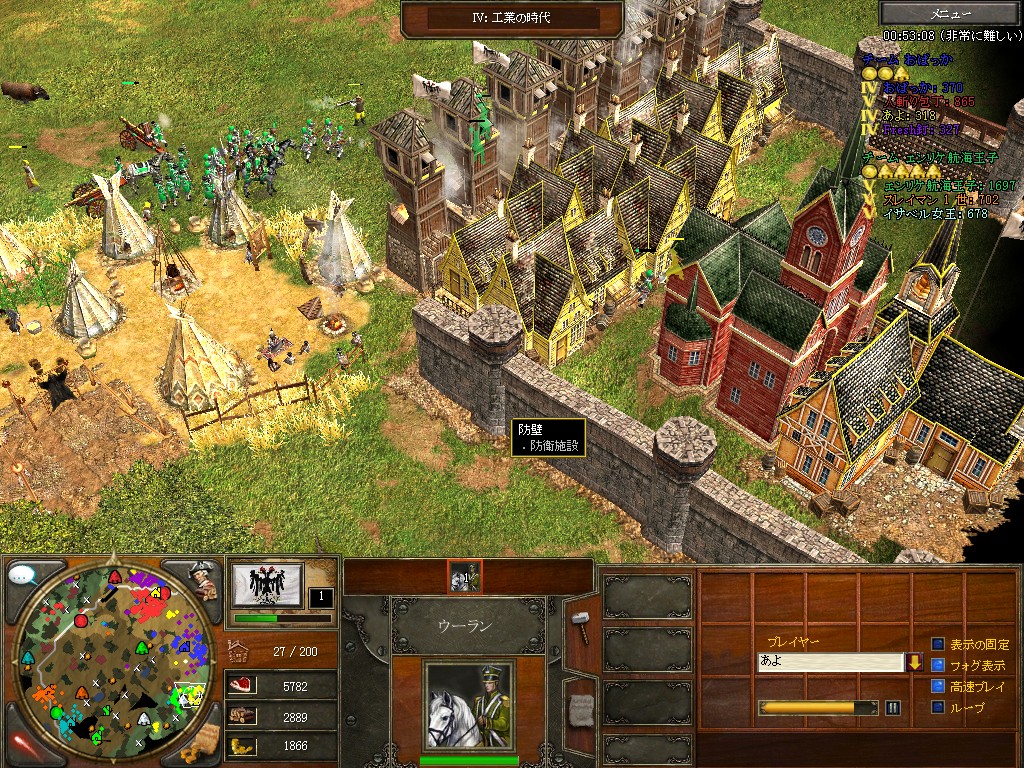The image size is (1024, 768).
Task: Click the プレイヤー name field
Action: click(830, 662)
